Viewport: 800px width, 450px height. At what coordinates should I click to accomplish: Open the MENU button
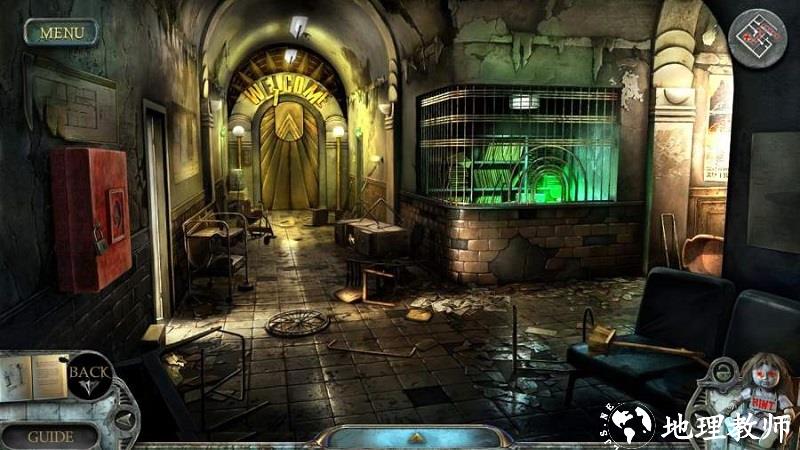point(61,32)
